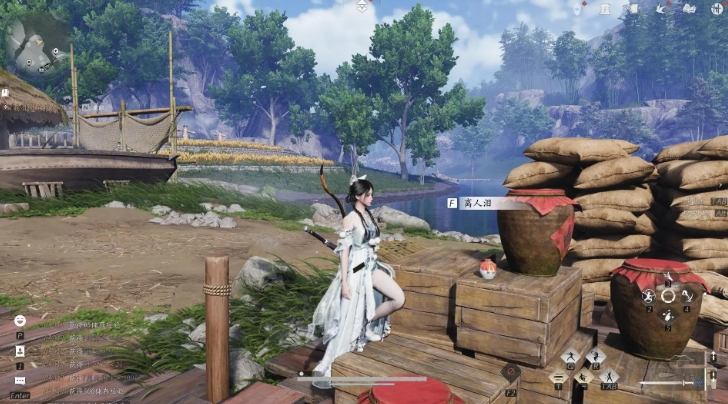
Task: Activate the skill icon labeled 2
Action: point(648,296)
